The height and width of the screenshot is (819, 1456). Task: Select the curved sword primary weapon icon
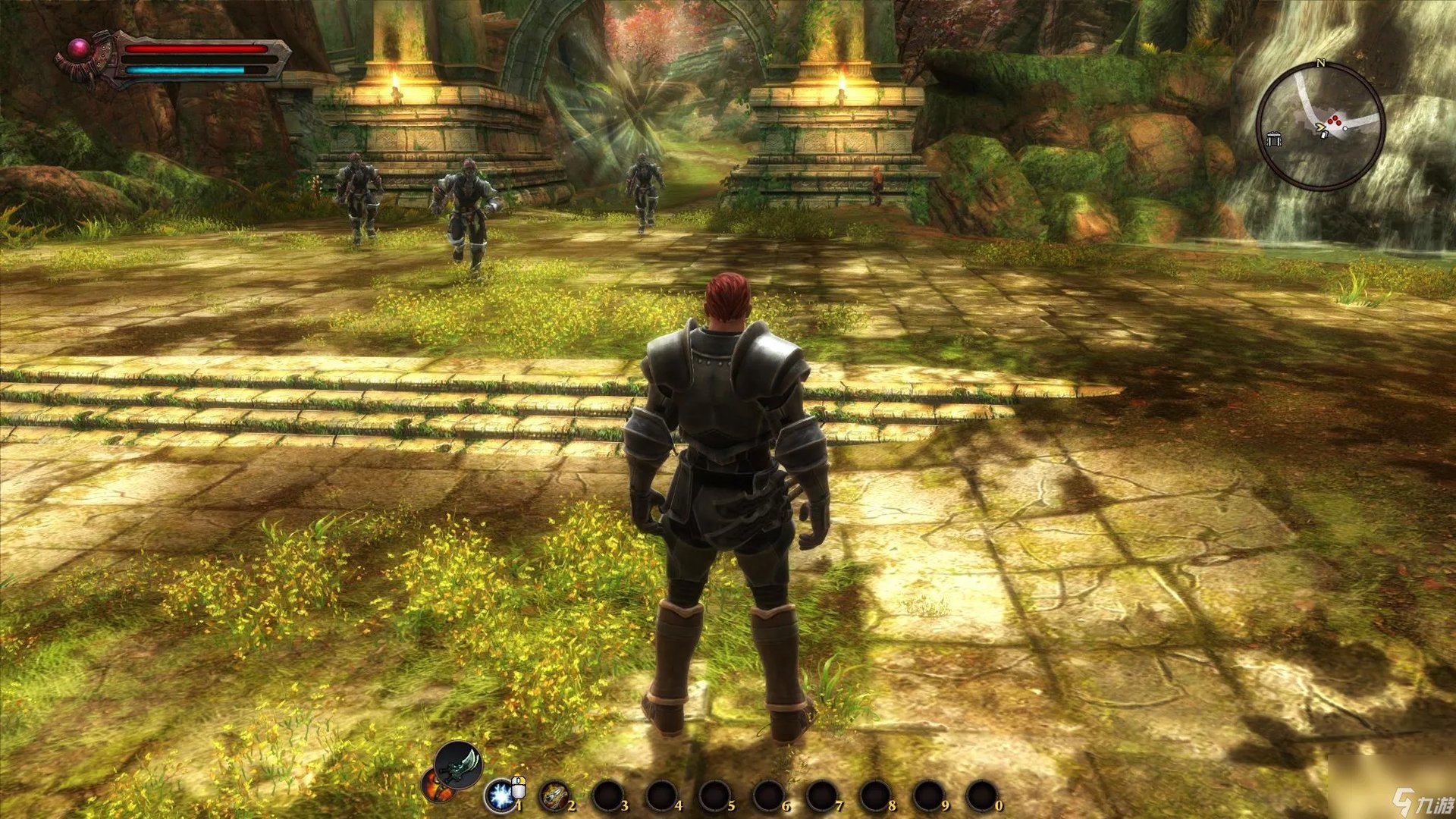[459, 764]
